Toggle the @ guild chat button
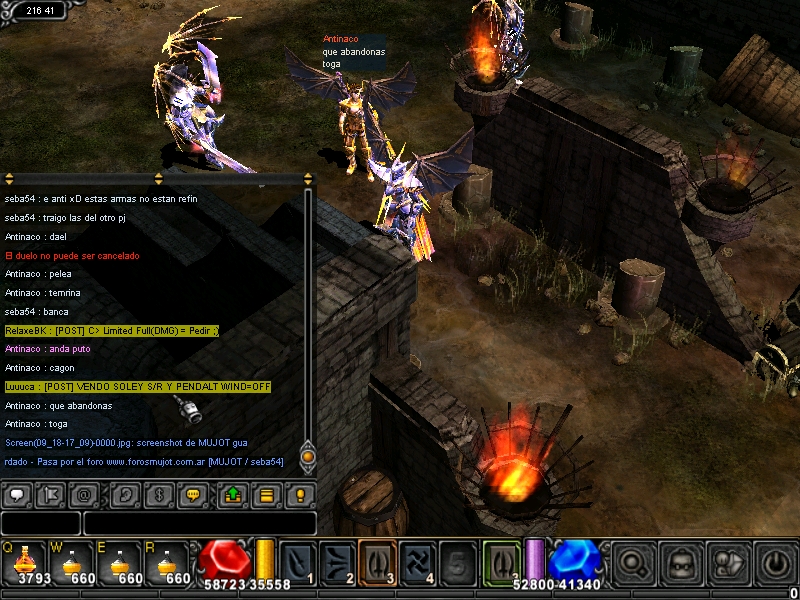The image size is (800, 600). click(x=82, y=494)
